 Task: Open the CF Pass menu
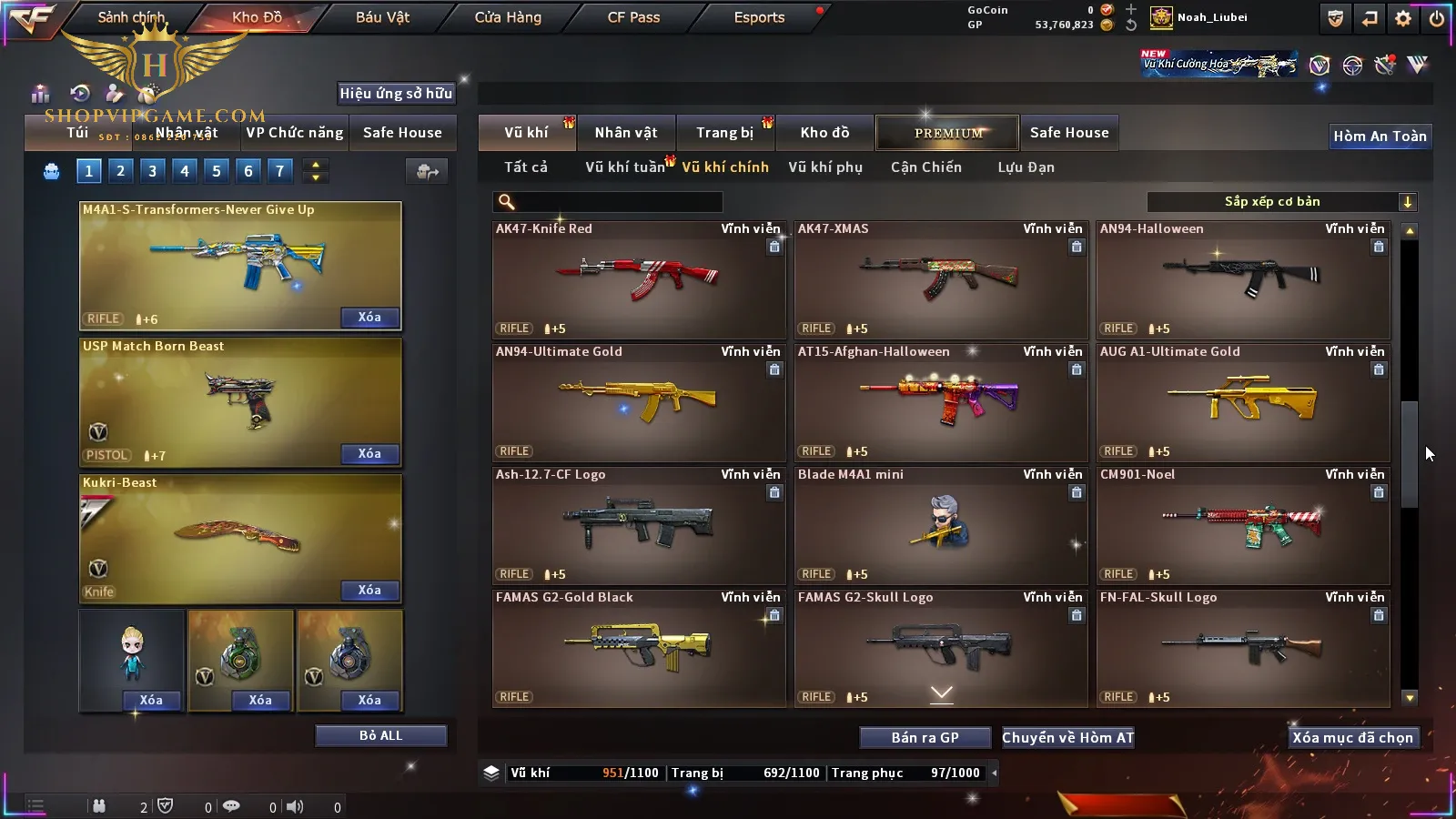(x=633, y=17)
